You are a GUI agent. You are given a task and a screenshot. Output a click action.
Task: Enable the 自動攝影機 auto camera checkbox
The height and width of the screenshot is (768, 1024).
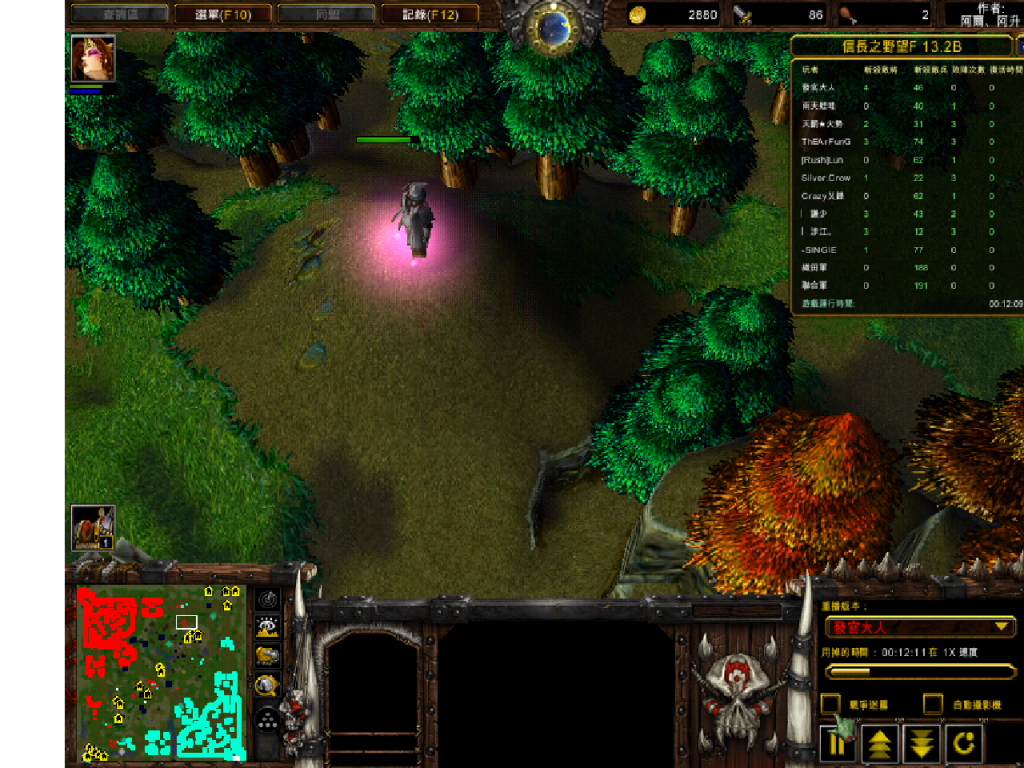[x=932, y=704]
